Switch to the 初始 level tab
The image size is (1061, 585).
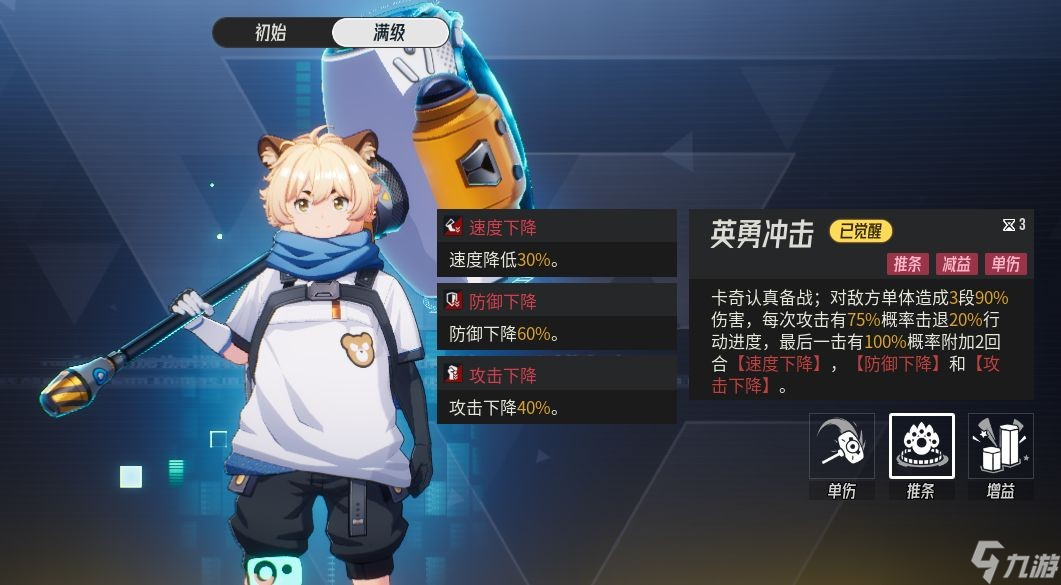(271, 32)
